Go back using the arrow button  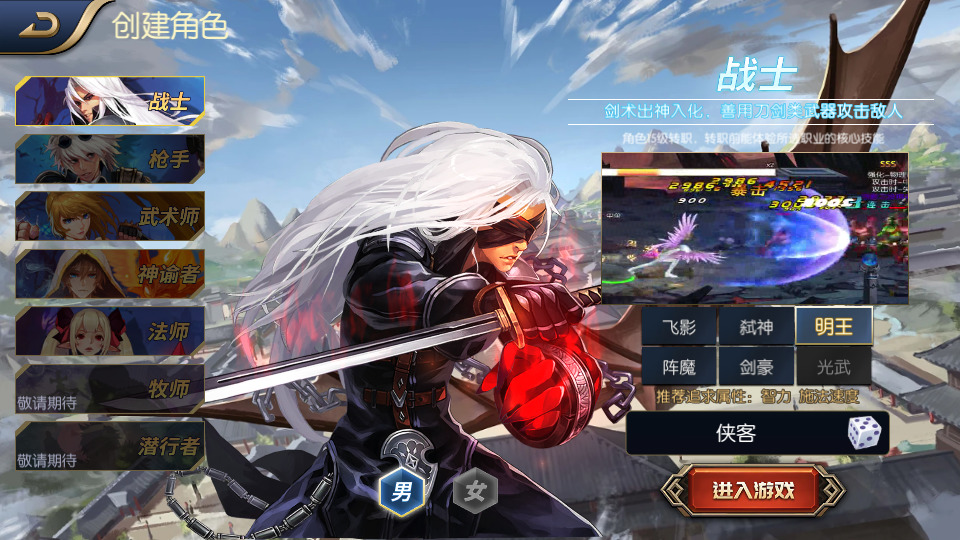[x=40, y=24]
